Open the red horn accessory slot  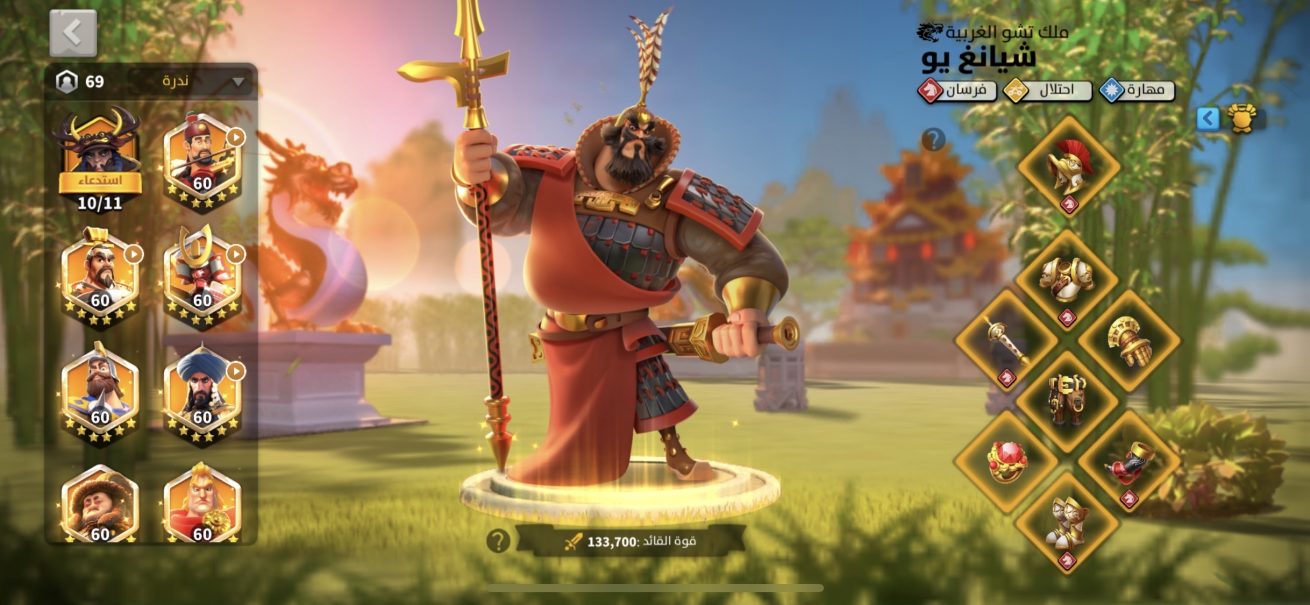(1129, 461)
